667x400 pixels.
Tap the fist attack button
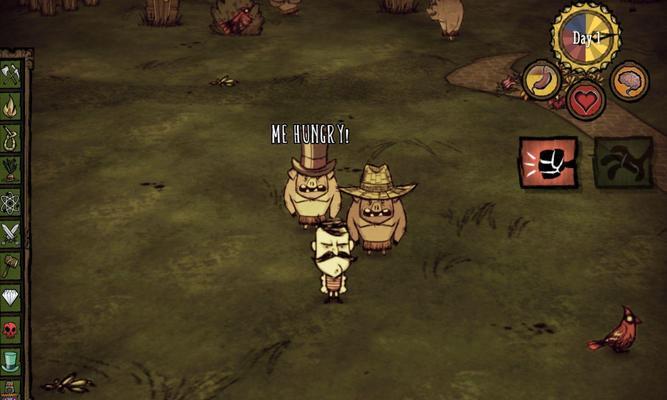(x=548, y=162)
